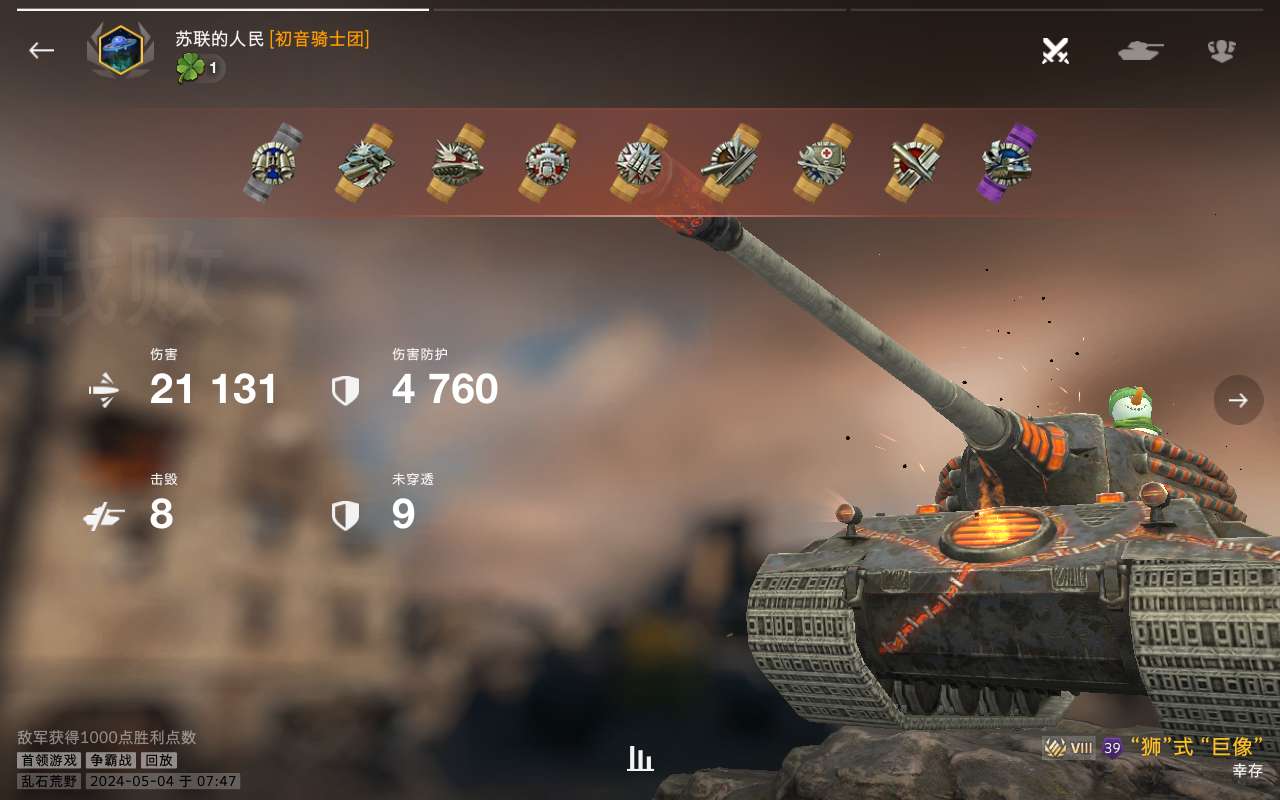
Task: Open the team players tab
Action: [x=1221, y=50]
